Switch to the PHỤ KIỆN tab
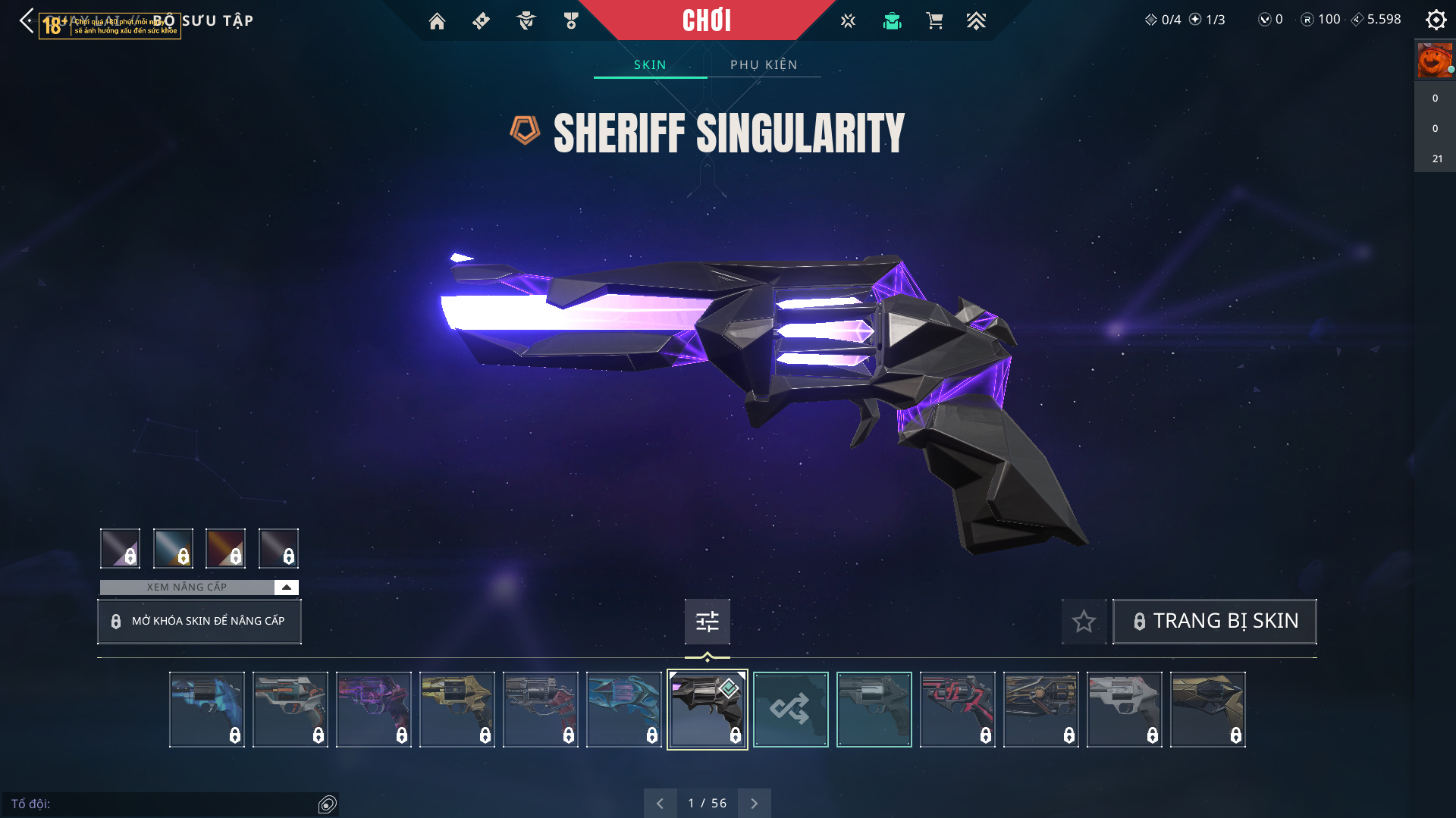 pyautogui.click(x=764, y=64)
